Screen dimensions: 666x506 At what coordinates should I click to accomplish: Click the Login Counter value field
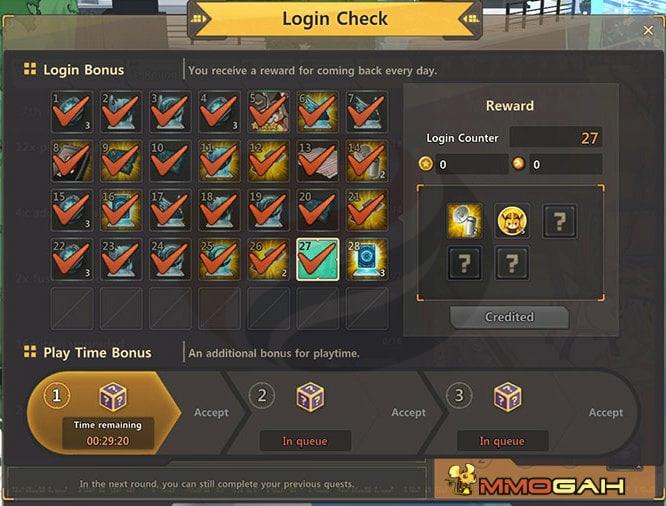point(556,138)
